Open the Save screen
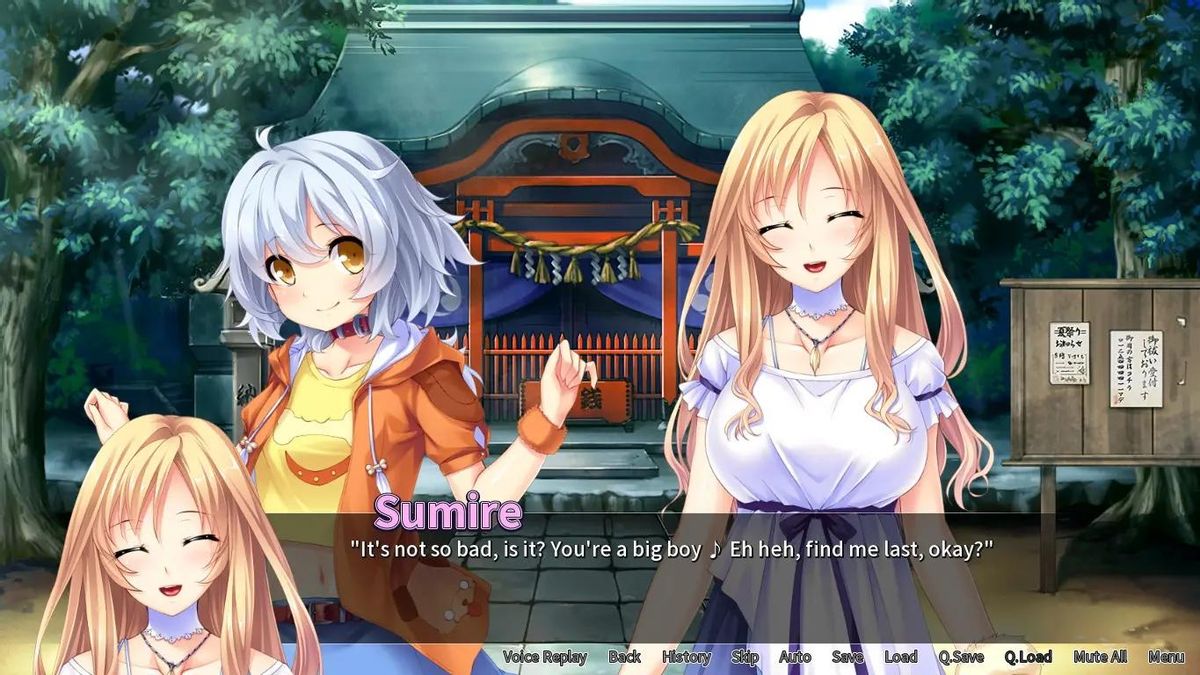The width and height of the screenshot is (1200, 675). click(x=847, y=657)
